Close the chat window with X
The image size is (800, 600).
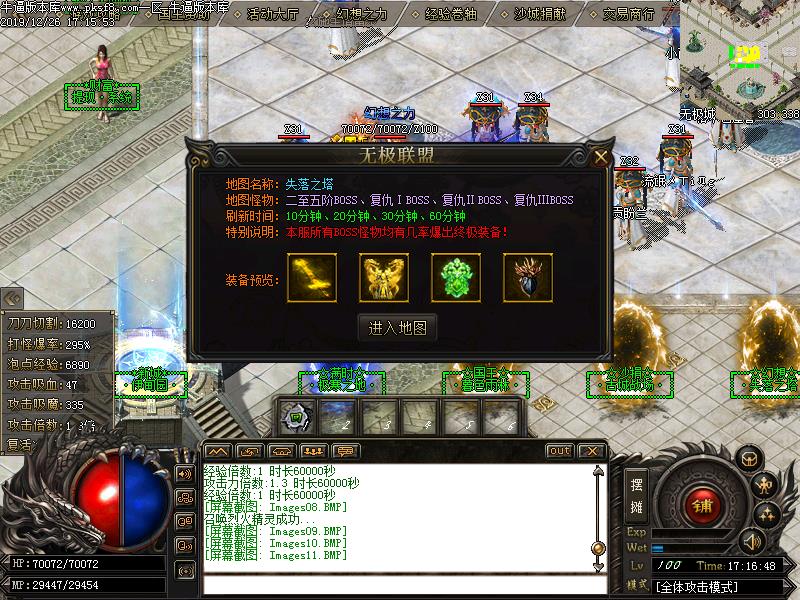[x=591, y=451]
